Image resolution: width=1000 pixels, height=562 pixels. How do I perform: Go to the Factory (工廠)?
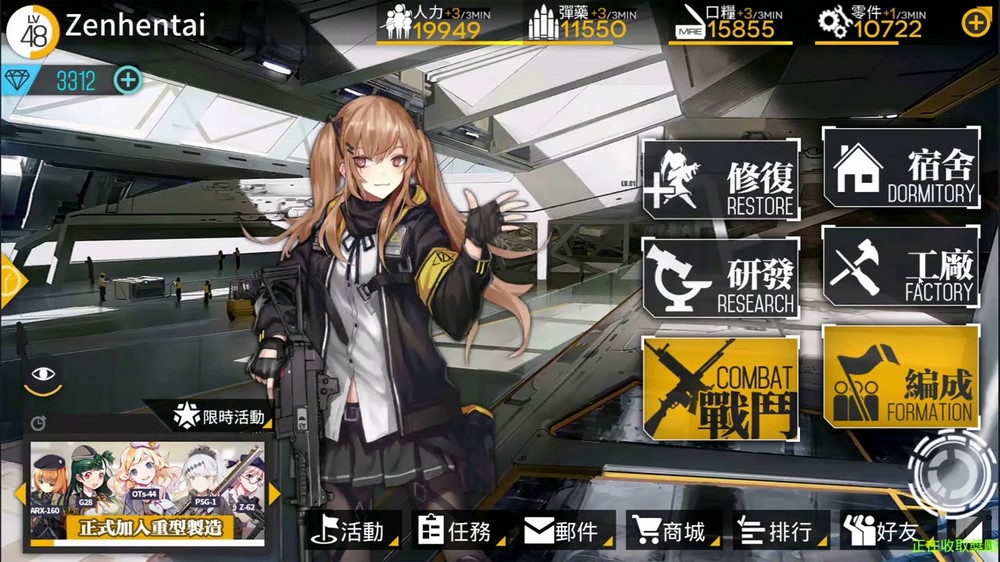pos(901,266)
